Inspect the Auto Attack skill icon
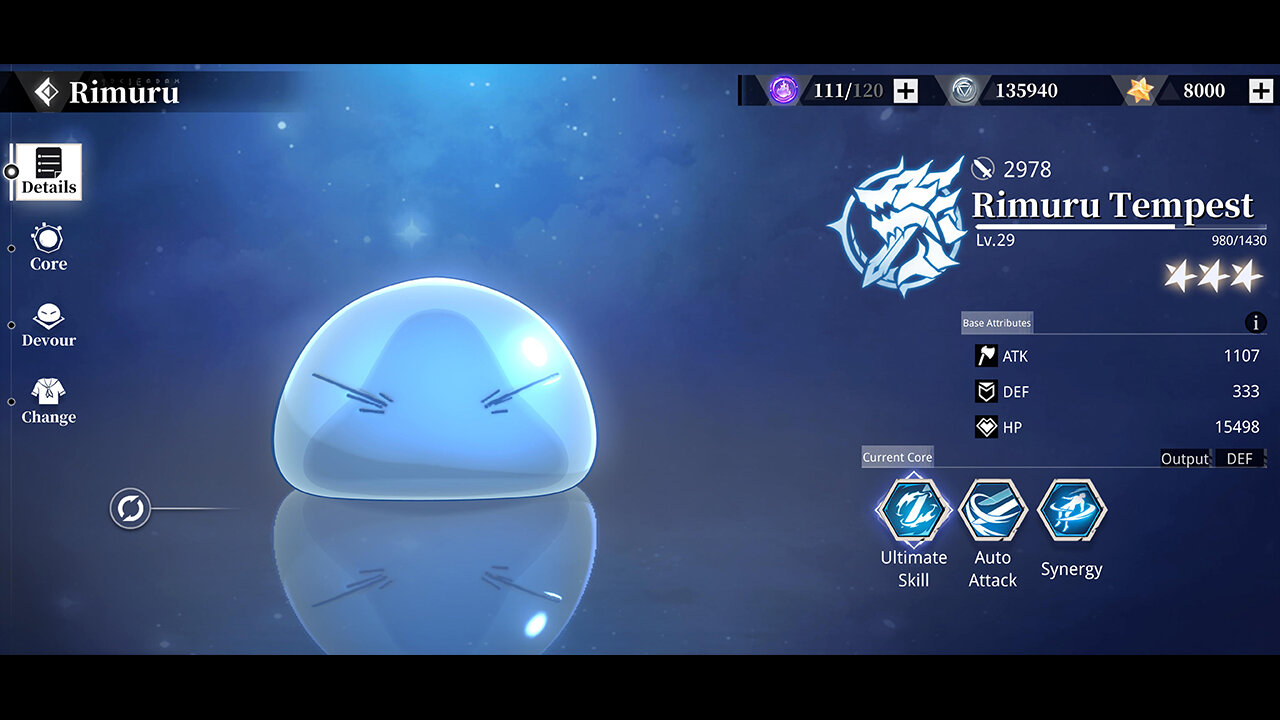This screenshot has width=1280, height=720. pos(992,510)
